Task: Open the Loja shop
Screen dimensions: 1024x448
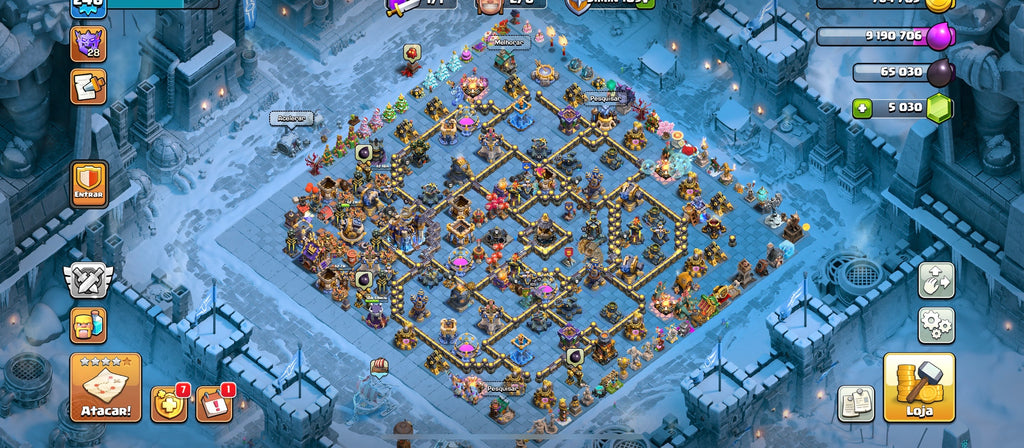Action: point(919,387)
